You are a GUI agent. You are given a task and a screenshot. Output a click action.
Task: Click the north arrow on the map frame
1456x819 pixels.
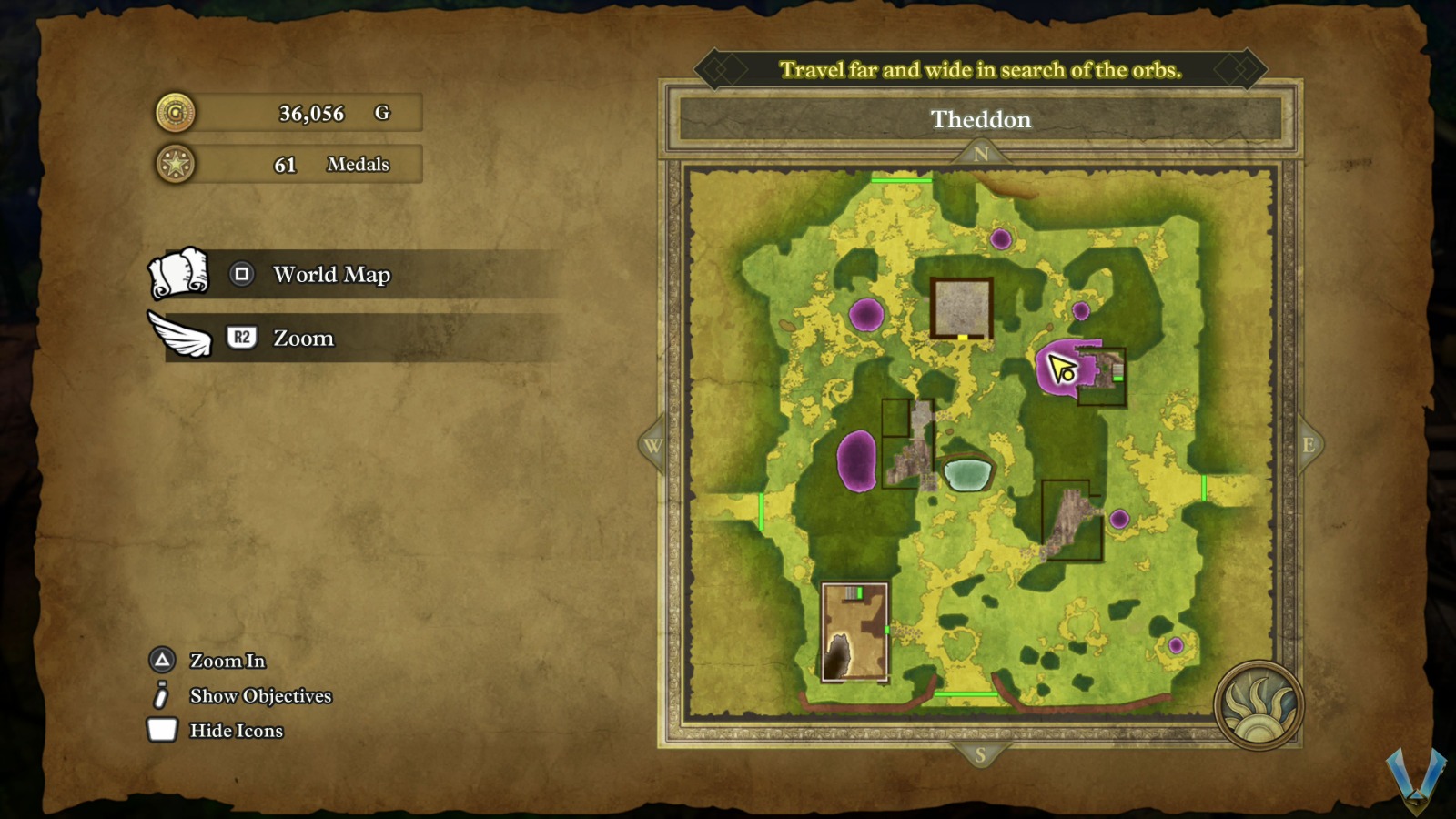[981, 154]
